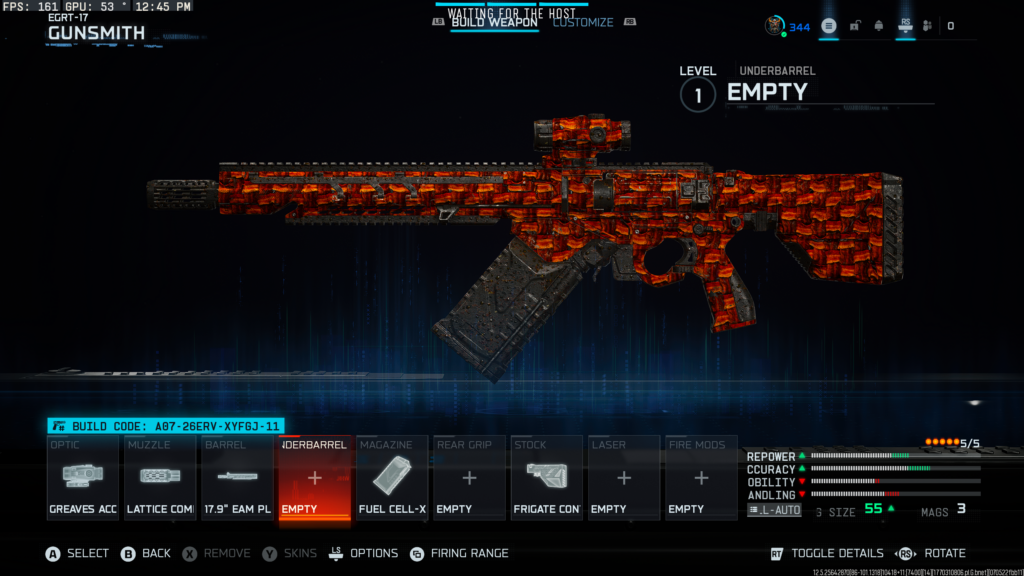Switch to the Customize tab
Screen dimensions: 1024x576
(x=583, y=22)
